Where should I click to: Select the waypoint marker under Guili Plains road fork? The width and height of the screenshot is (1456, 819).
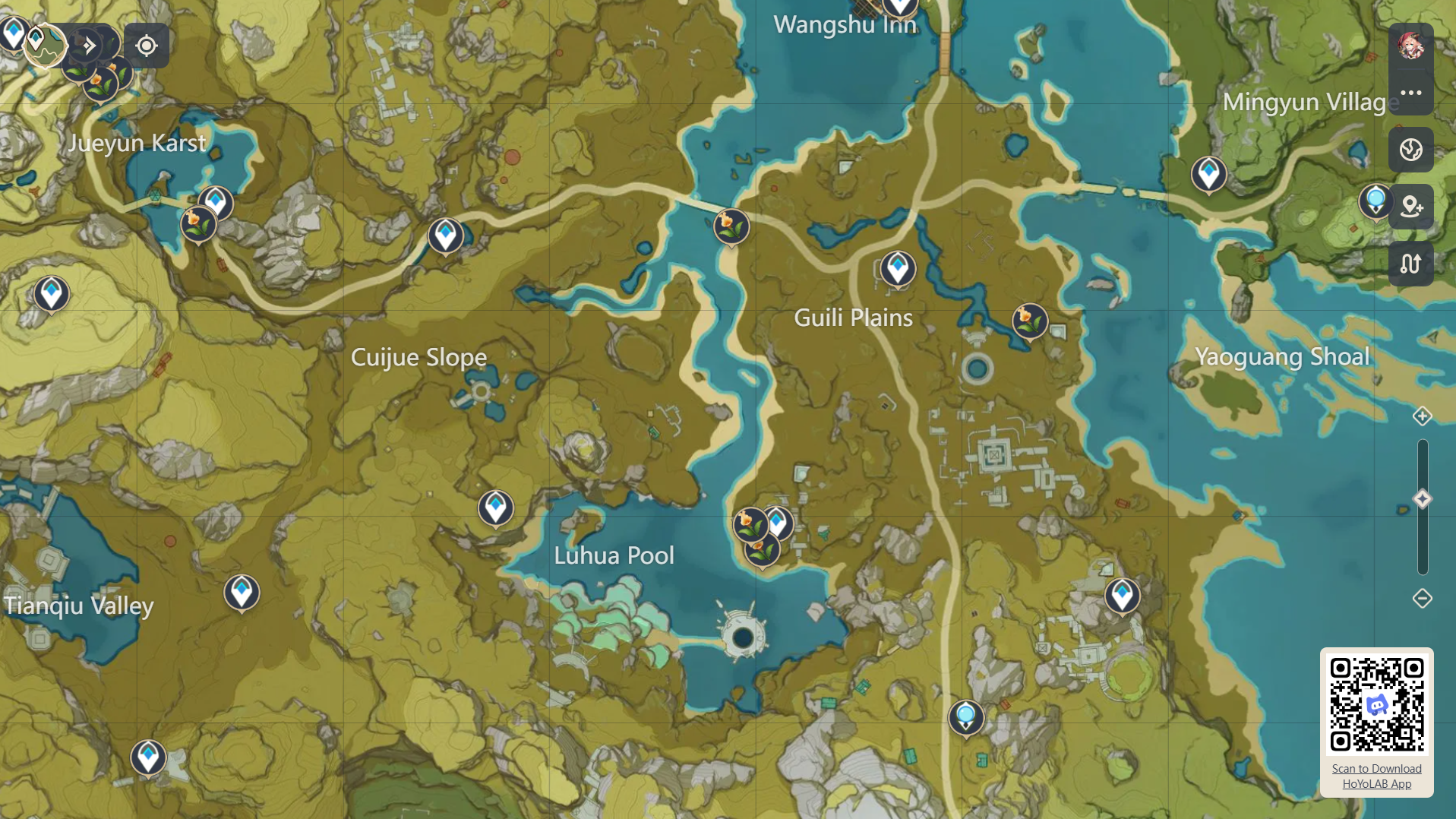point(898,268)
